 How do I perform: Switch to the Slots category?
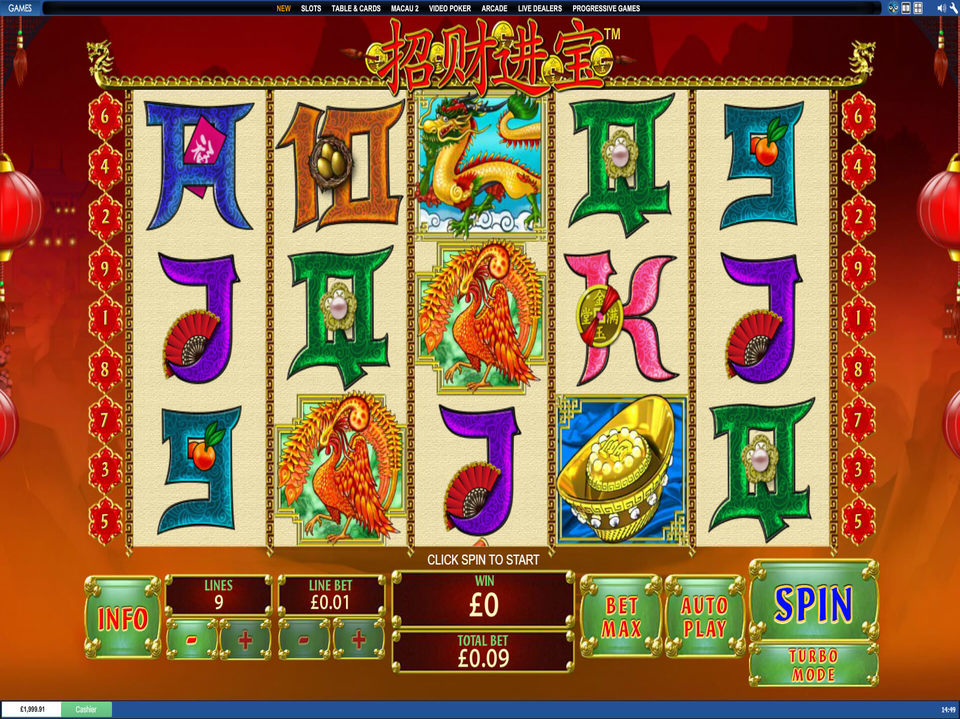click(311, 8)
